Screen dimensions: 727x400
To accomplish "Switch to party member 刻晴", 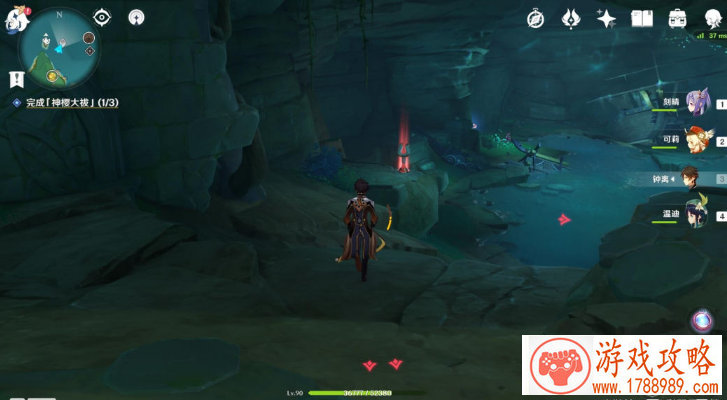I will point(695,104).
